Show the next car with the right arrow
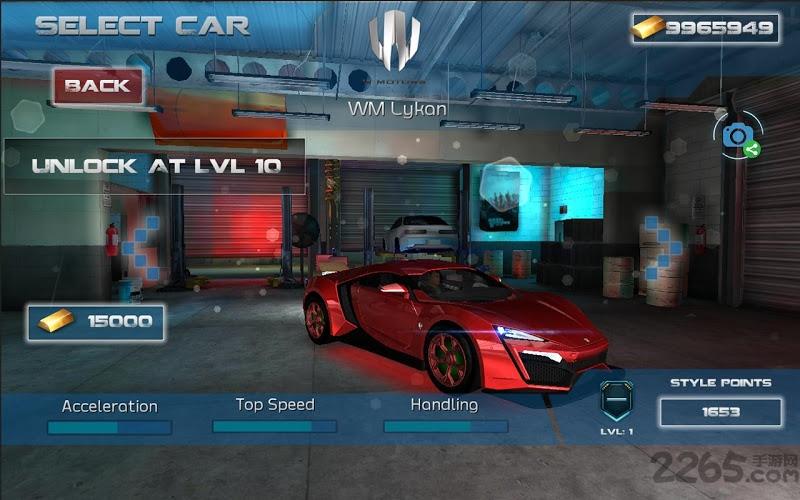Viewport: 800px width, 500px height. pyautogui.click(x=662, y=246)
